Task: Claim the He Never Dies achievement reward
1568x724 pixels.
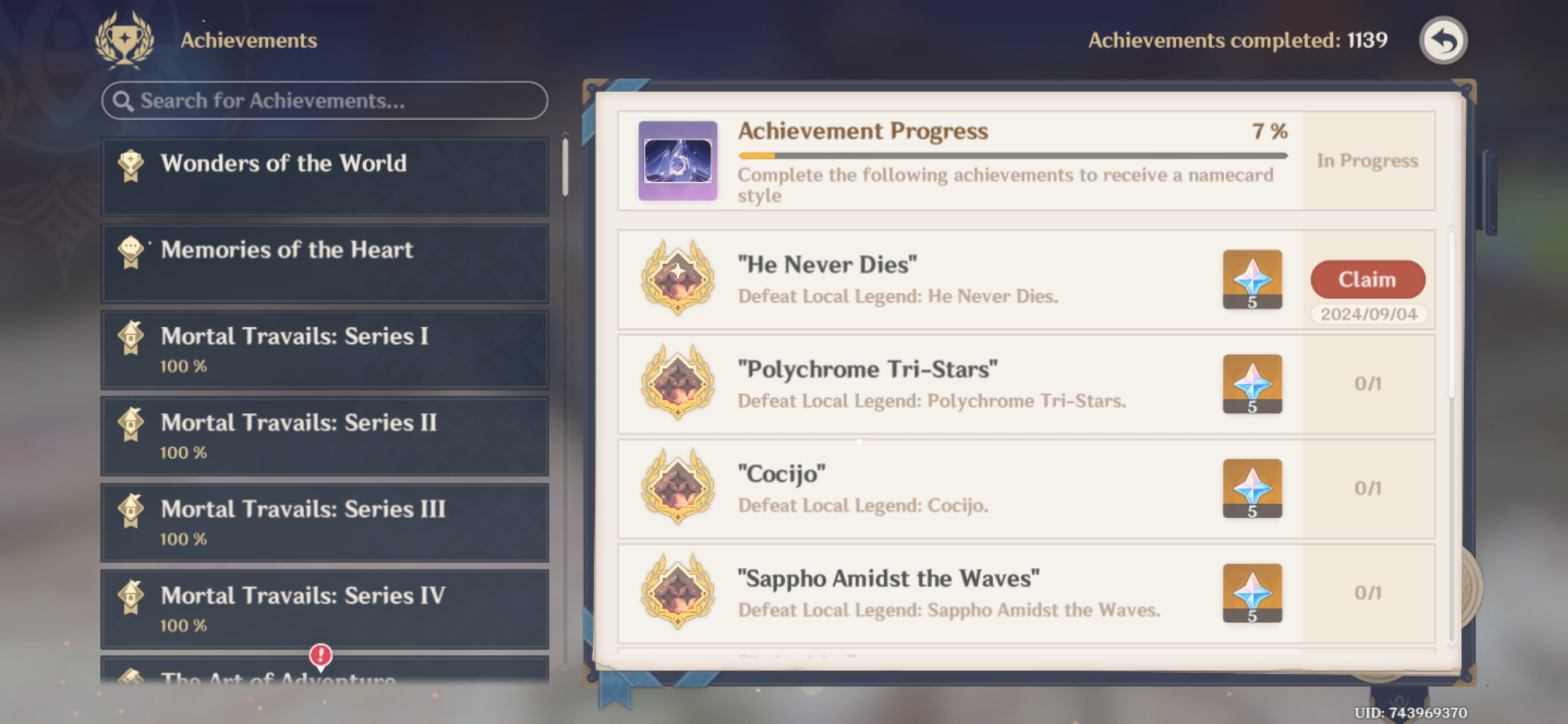Action: point(1367,280)
